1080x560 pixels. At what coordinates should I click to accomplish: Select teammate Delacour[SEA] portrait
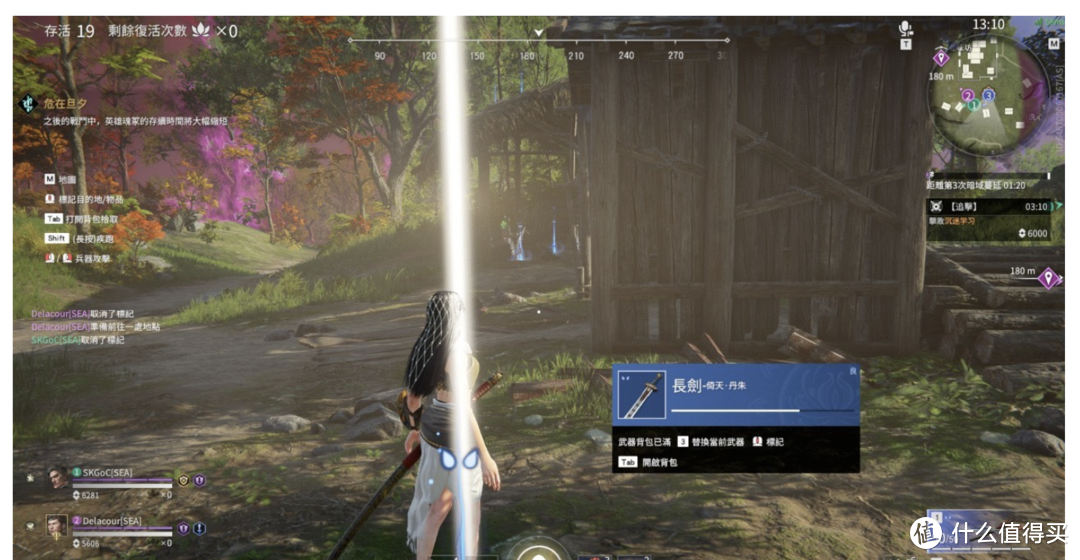(58, 525)
